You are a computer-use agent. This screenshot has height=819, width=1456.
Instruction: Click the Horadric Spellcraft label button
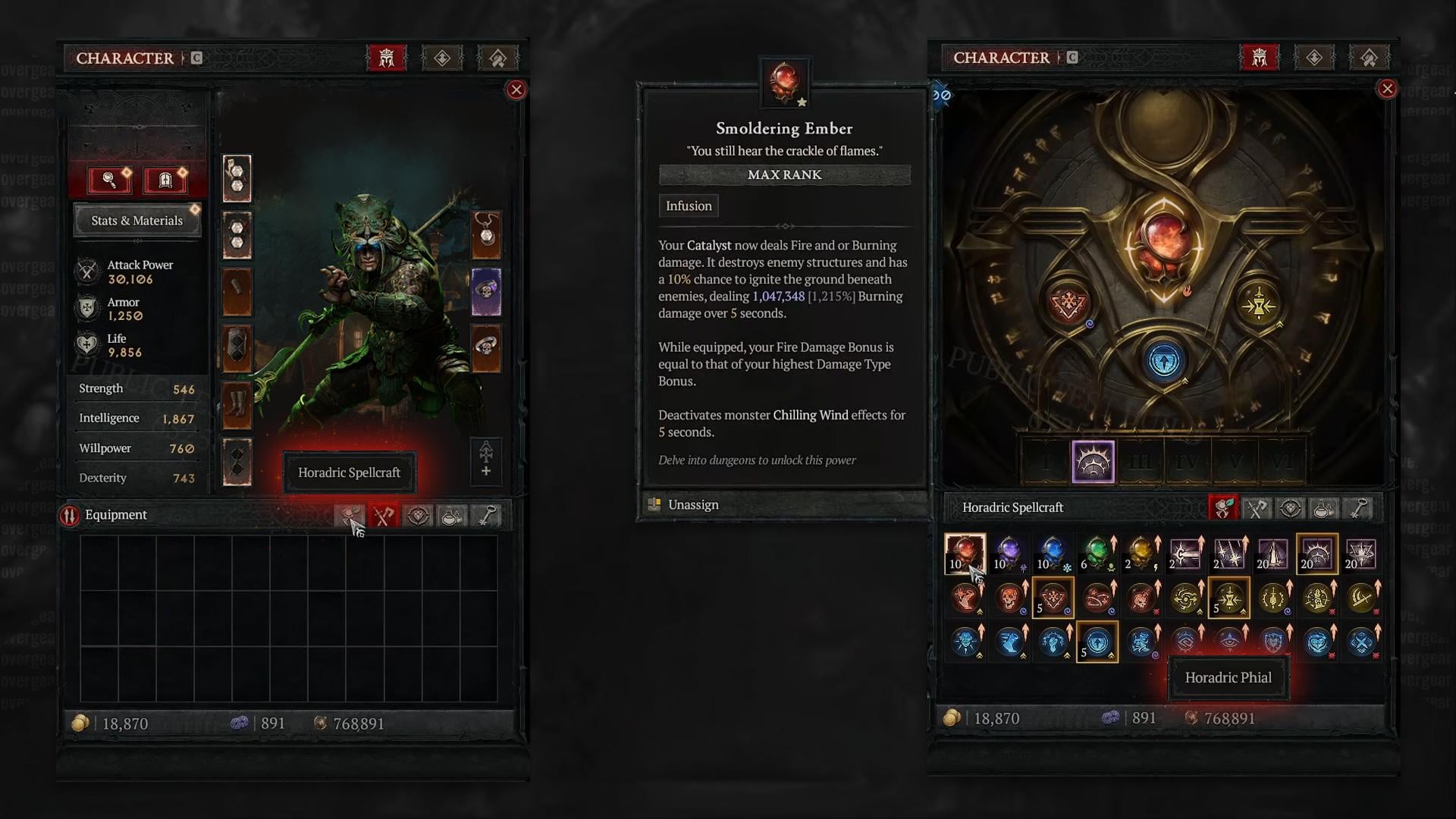(349, 472)
